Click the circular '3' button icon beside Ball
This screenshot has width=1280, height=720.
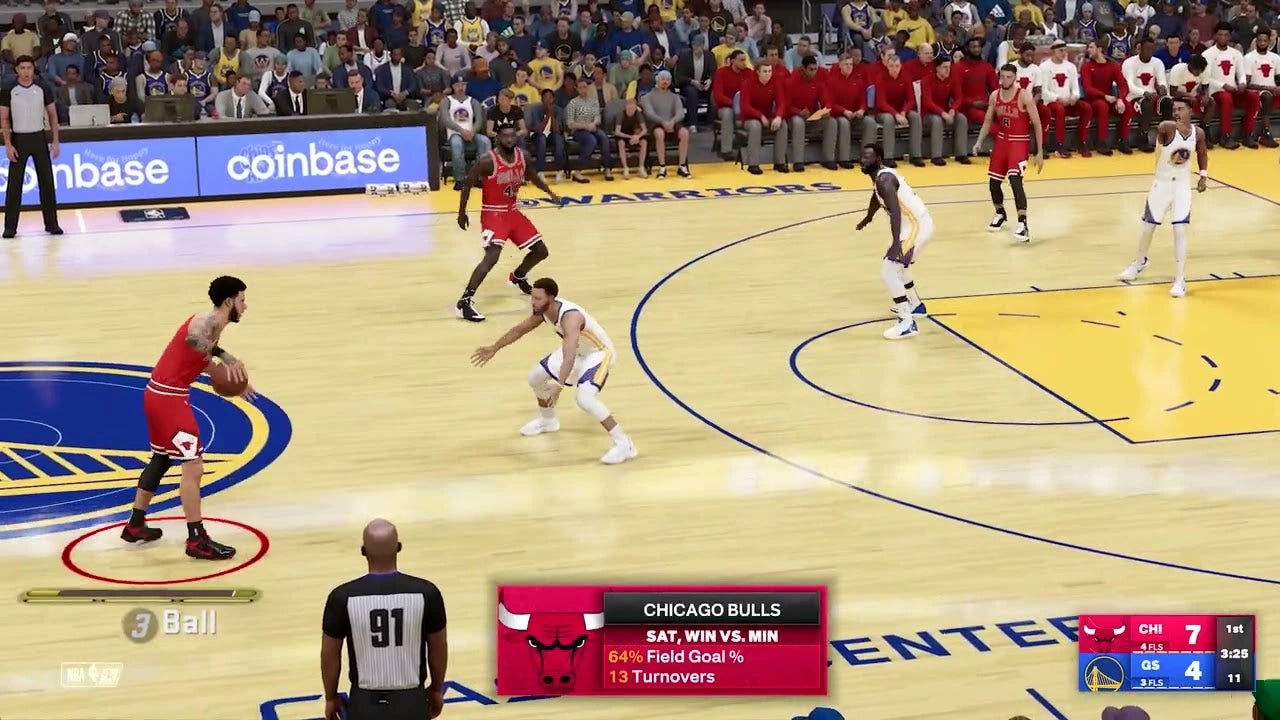point(140,624)
